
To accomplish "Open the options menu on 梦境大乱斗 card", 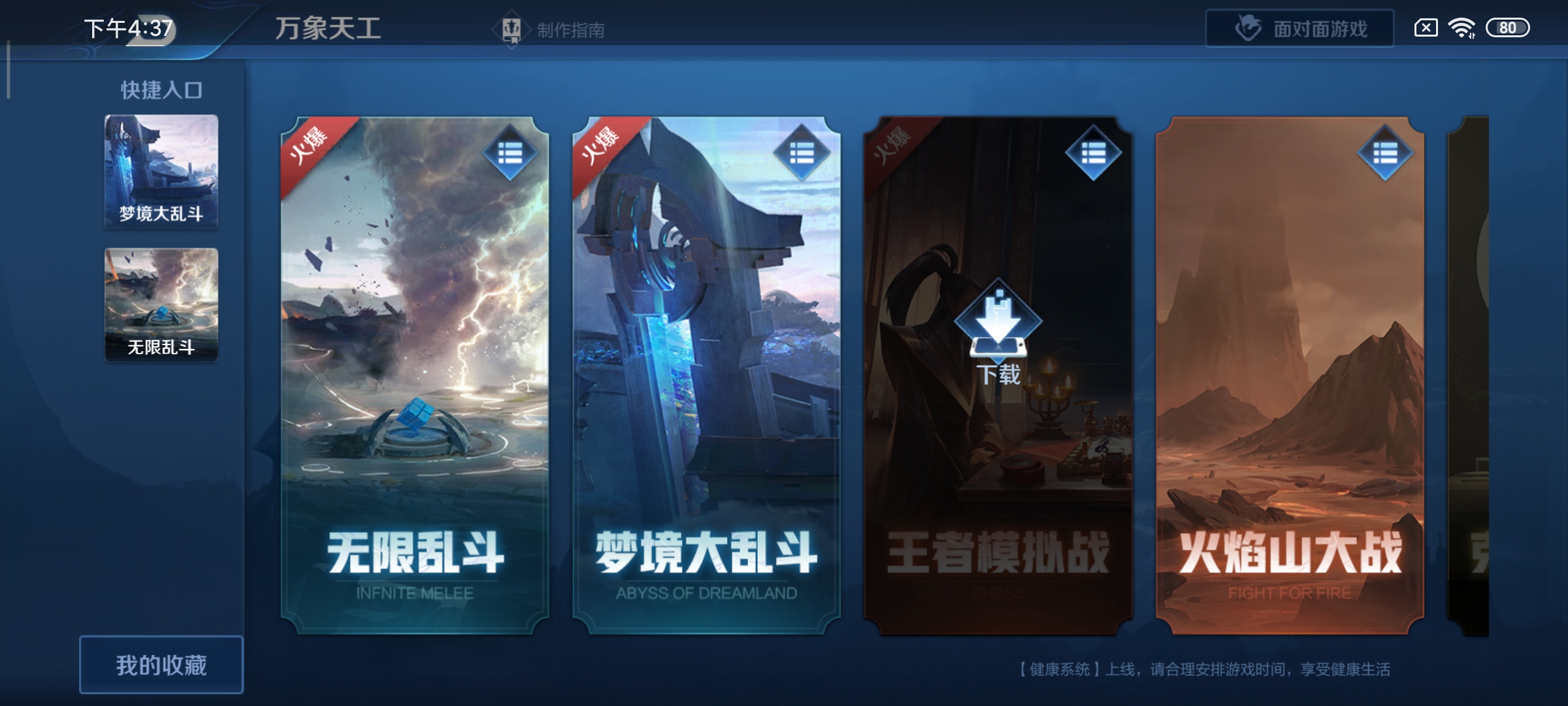I will (x=802, y=152).
